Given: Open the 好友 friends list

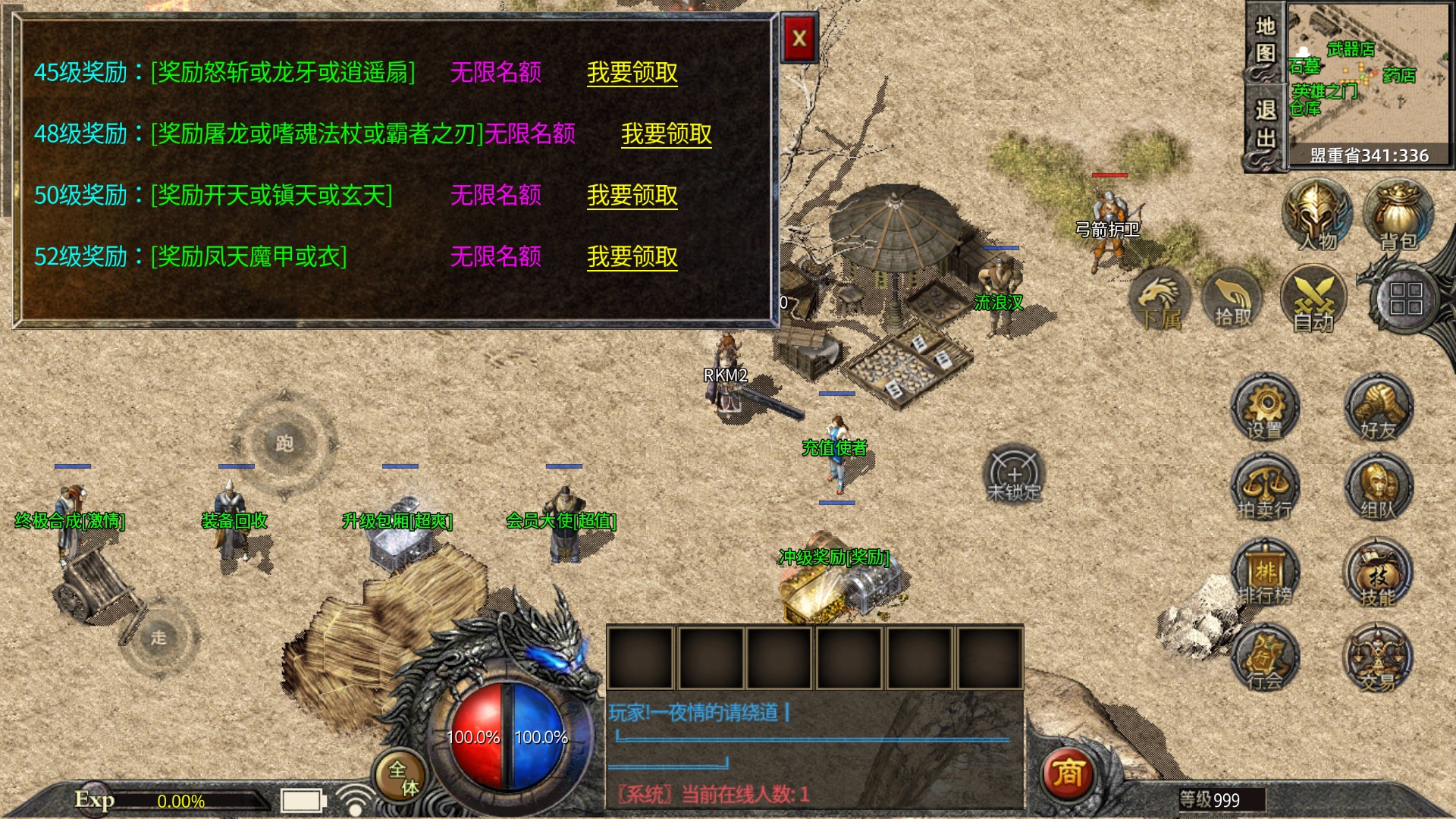Looking at the screenshot, I should (x=1380, y=409).
